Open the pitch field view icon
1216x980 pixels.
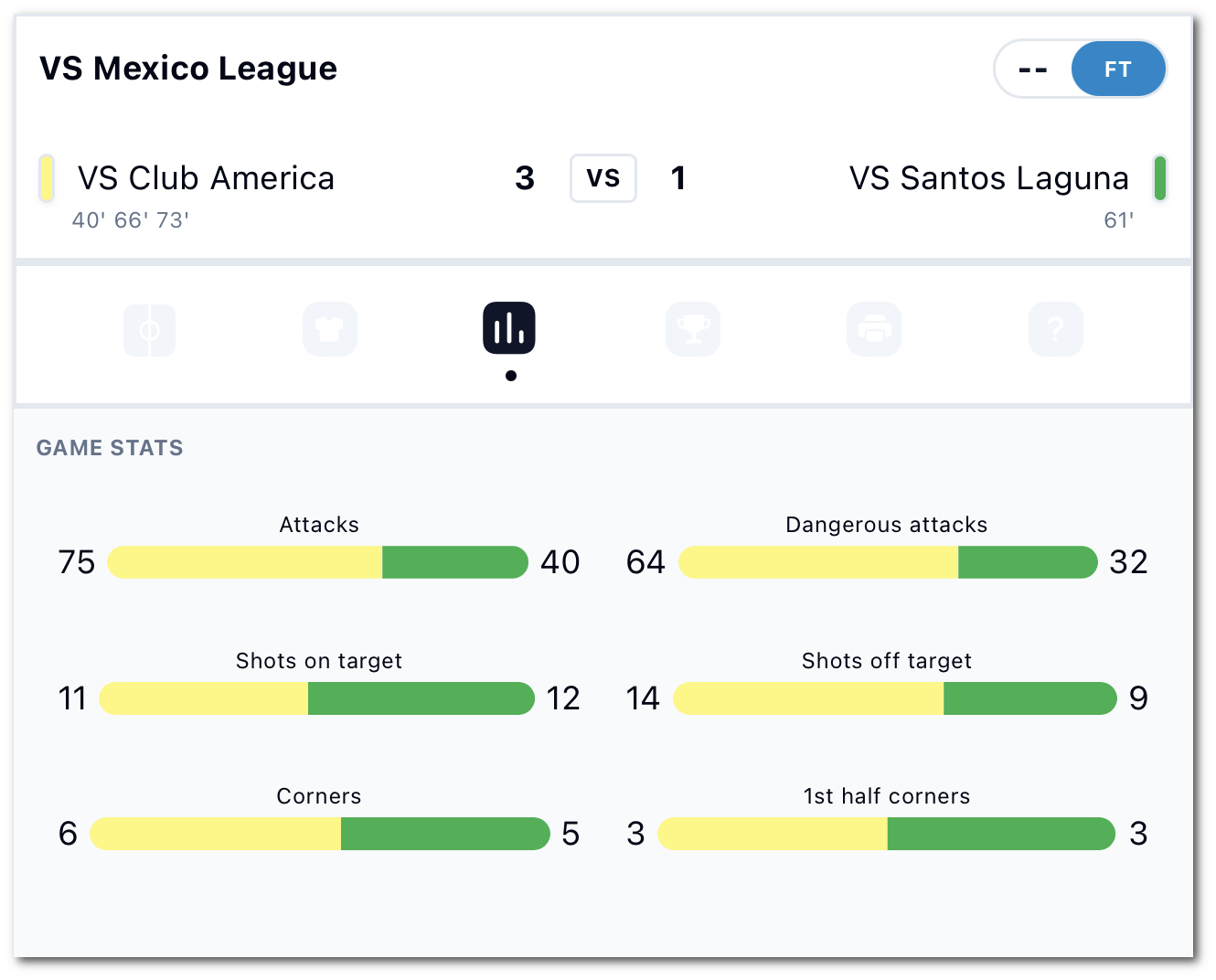[x=149, y=330]
